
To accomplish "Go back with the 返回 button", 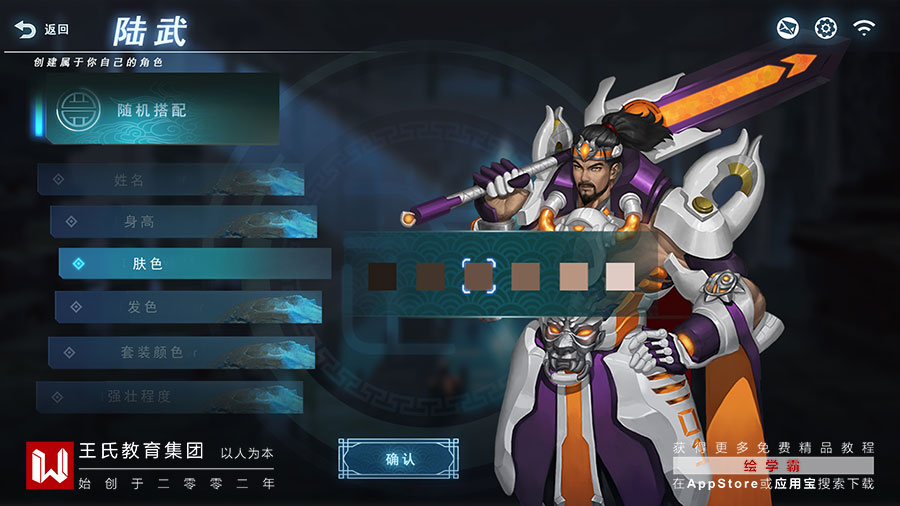I will tap(42, 30).
